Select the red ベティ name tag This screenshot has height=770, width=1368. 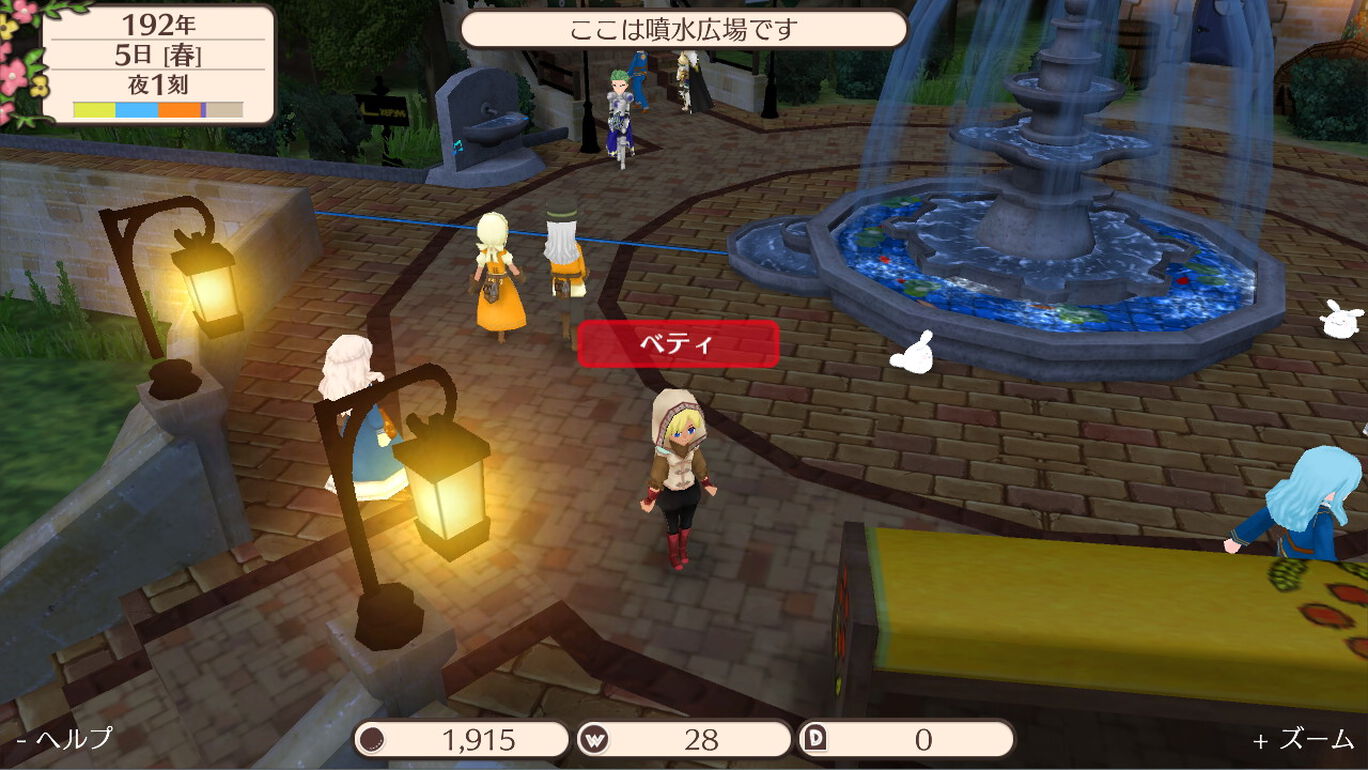tap(678, 344)
